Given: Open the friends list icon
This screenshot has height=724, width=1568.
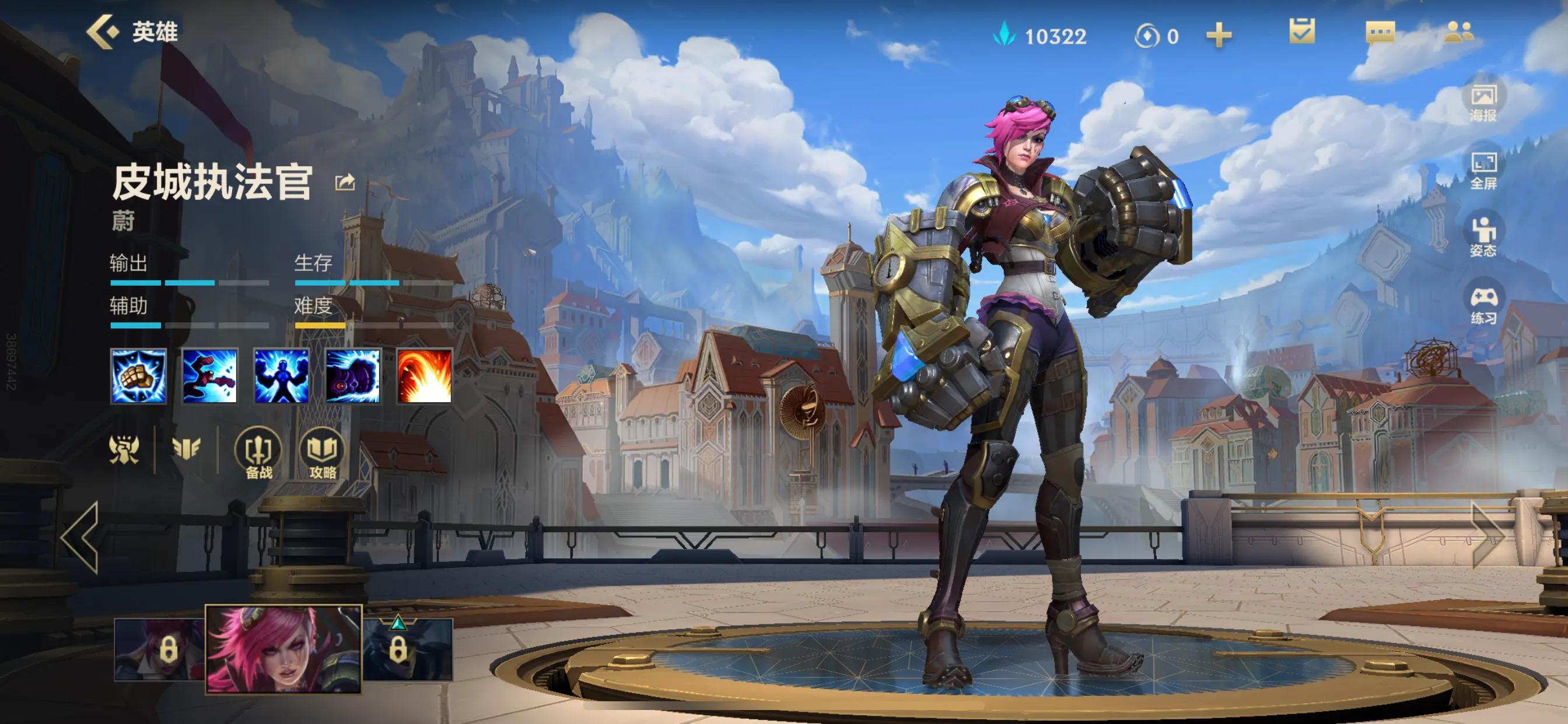Looking at the screenshot, I should point(1458,32).
